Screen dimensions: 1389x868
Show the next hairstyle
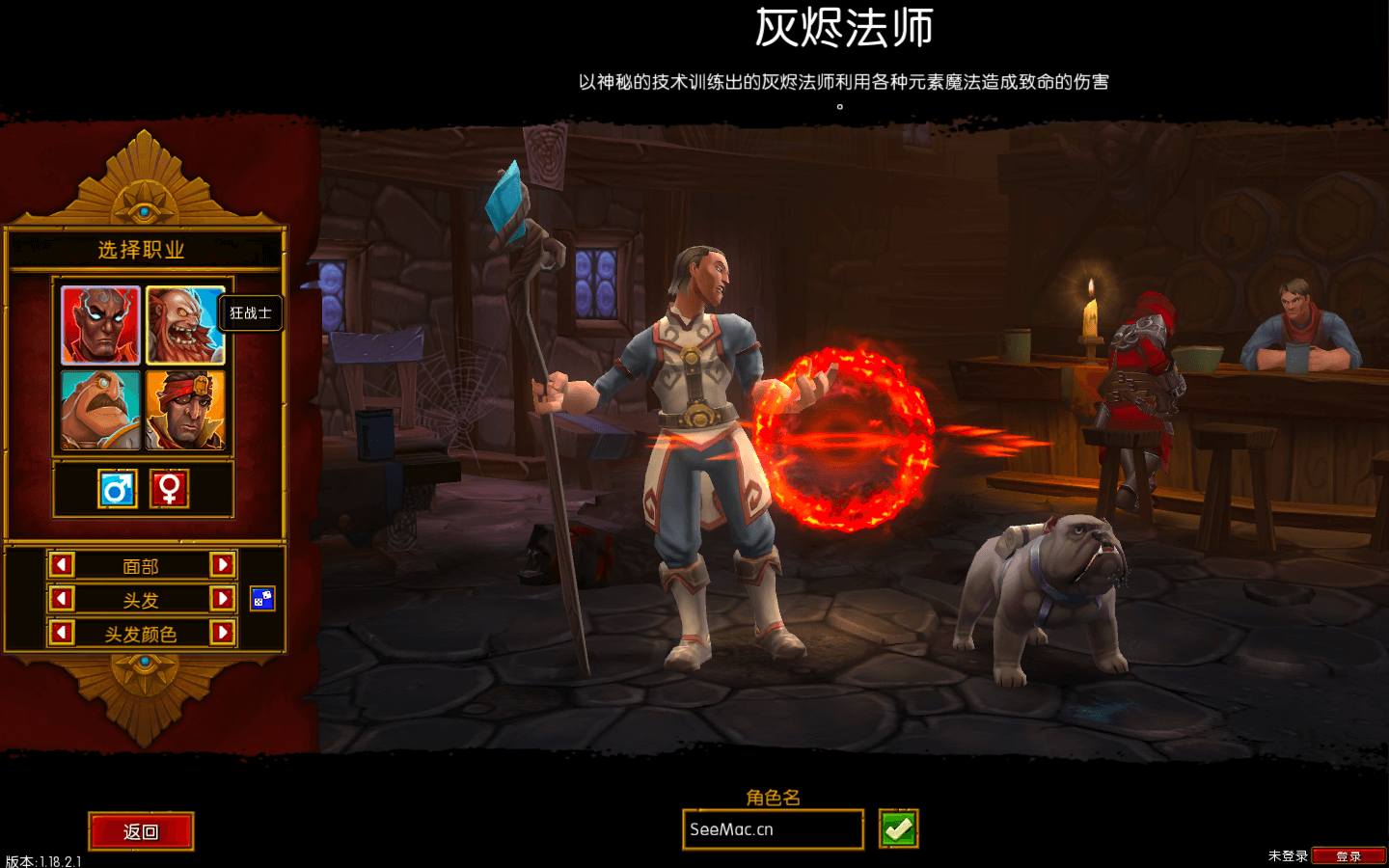coord(222,599)
